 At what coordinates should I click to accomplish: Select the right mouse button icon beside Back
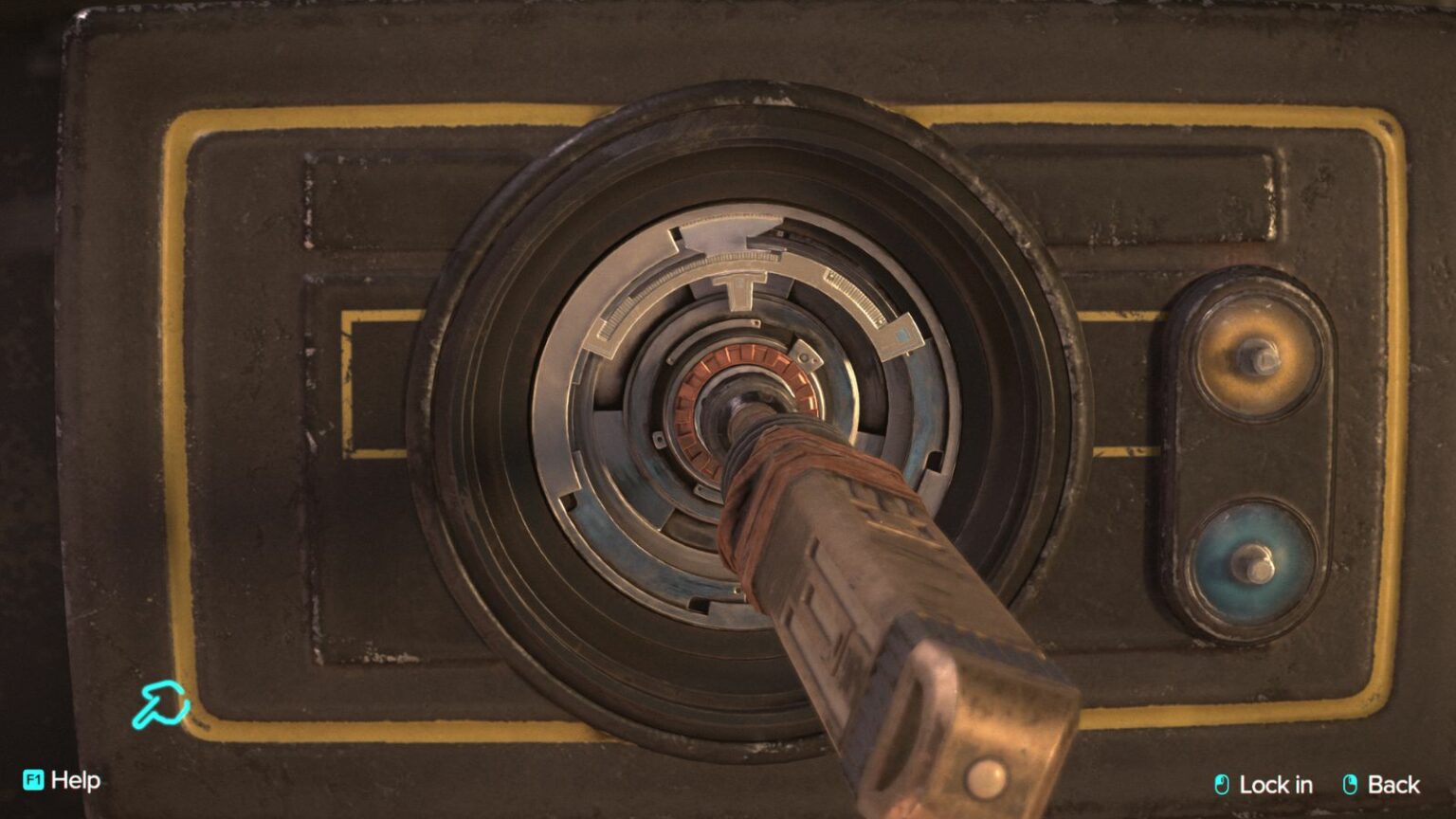[1350, 783]
